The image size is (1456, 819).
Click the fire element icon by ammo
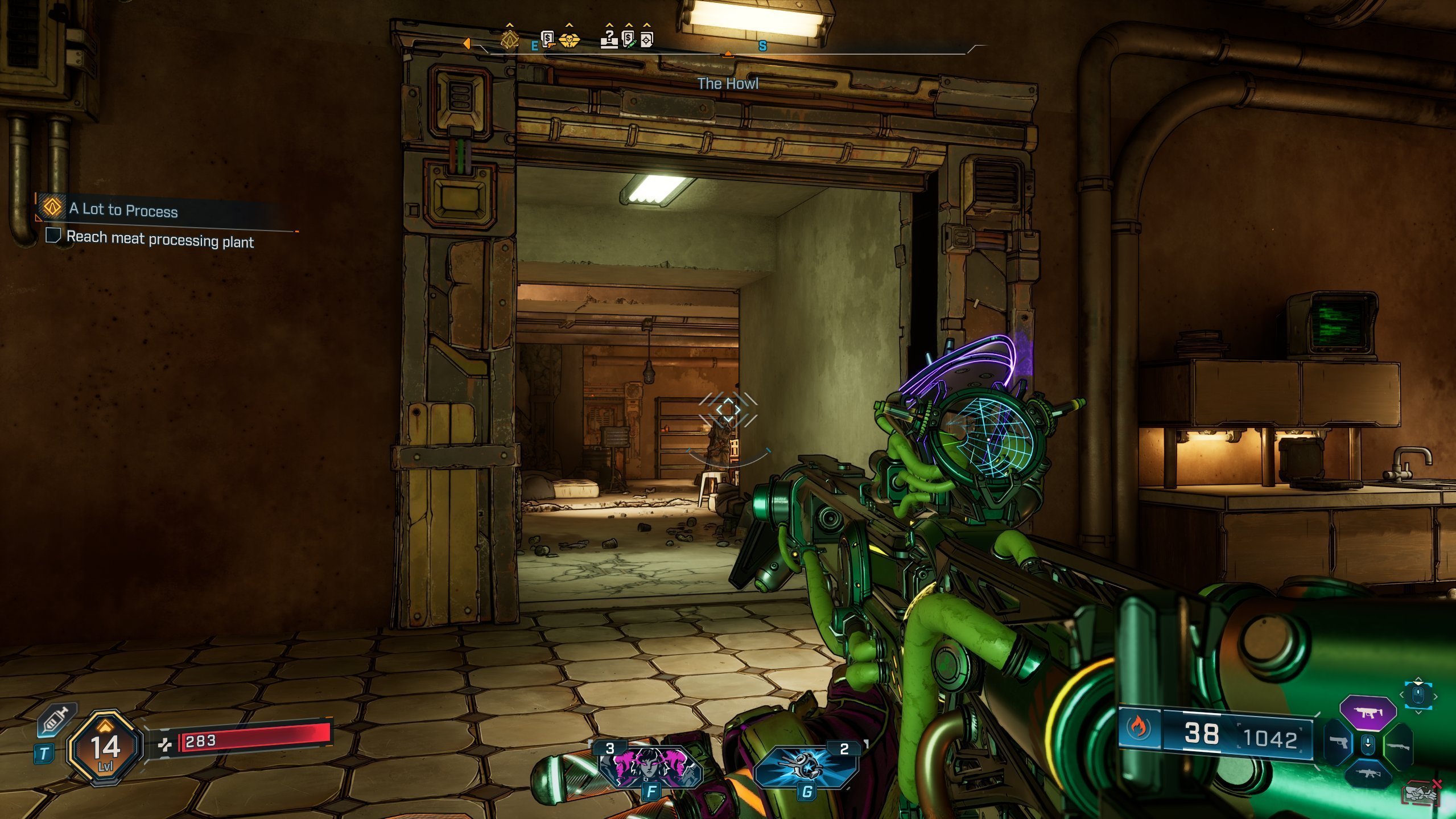point(1139,727)
